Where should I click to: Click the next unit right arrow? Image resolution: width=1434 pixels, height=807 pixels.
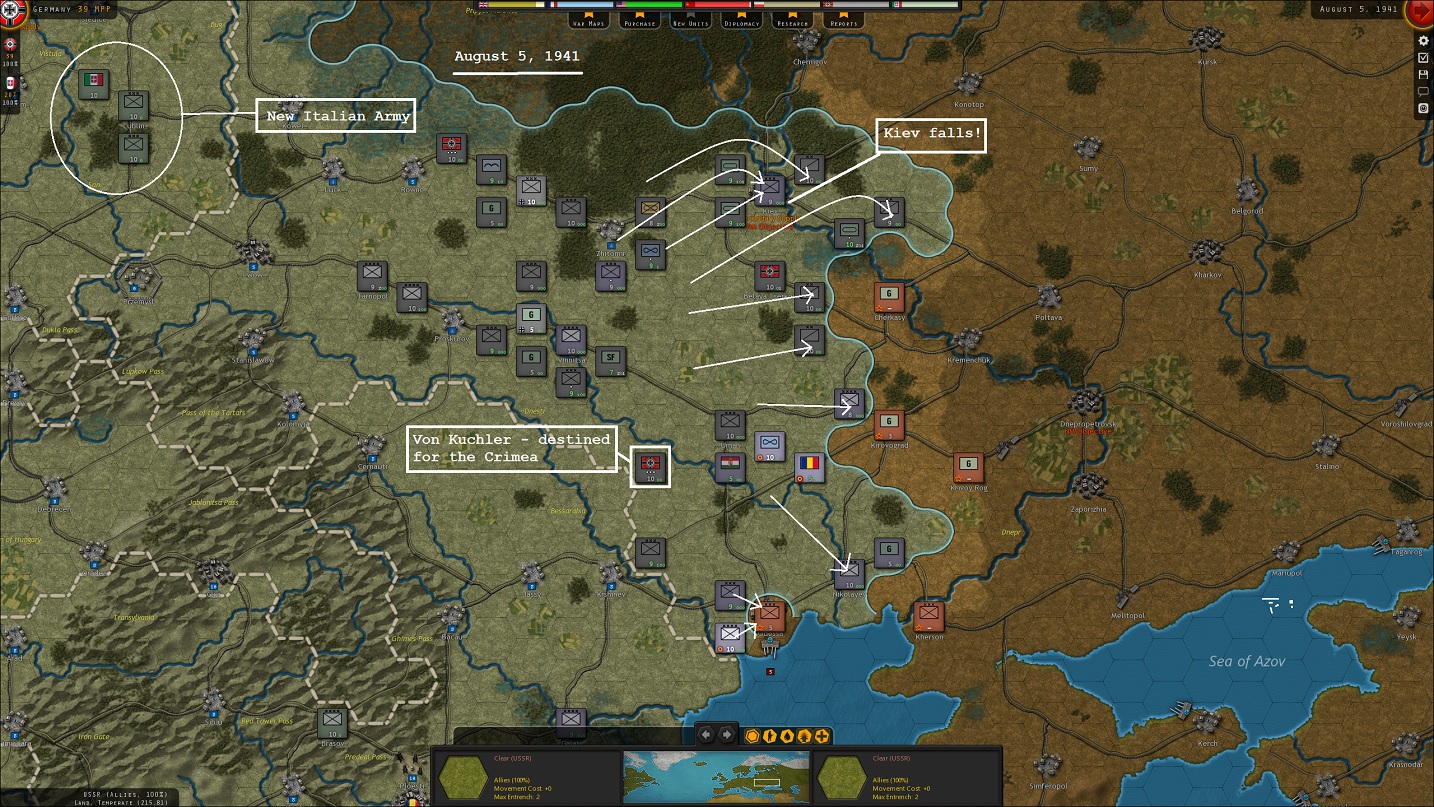tap(727, 735)
